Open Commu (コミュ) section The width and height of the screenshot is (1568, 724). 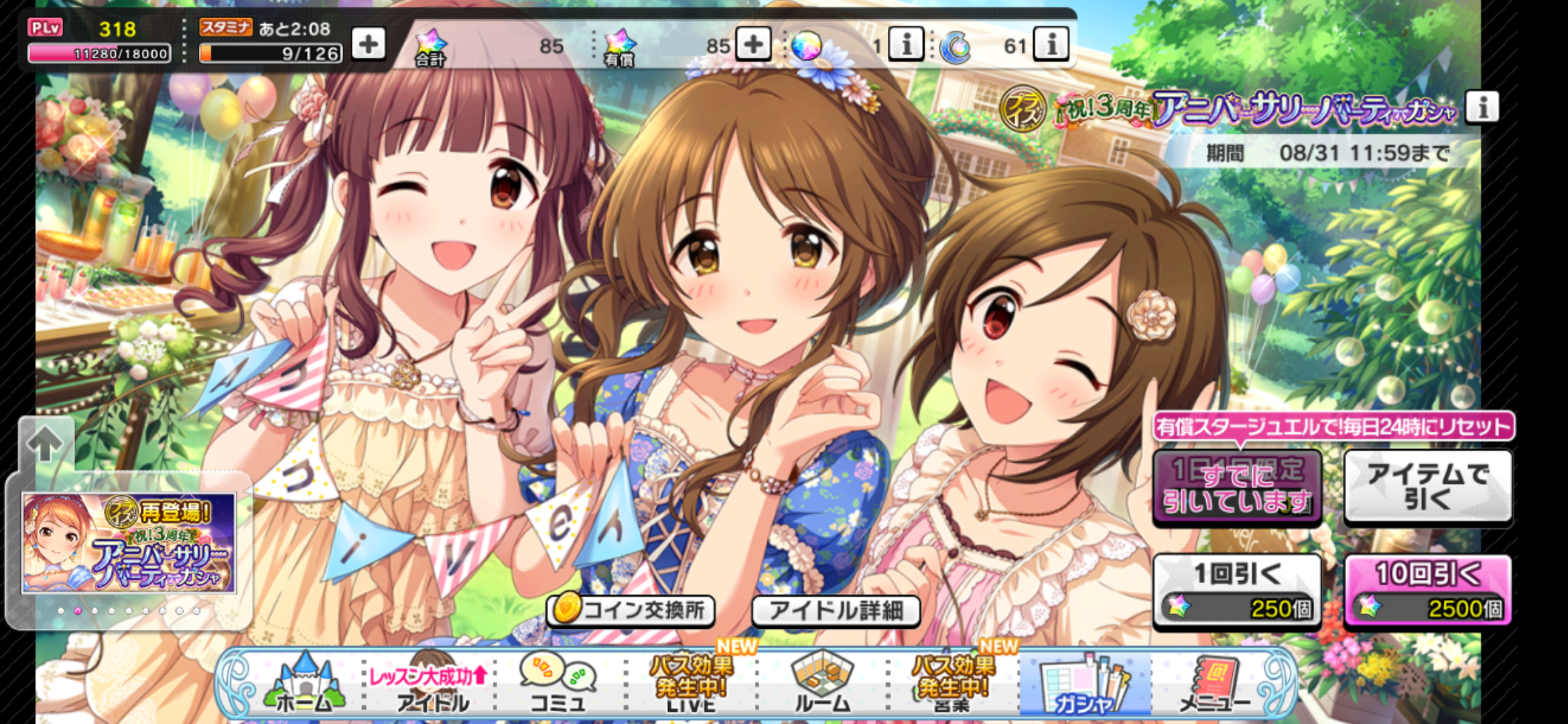pos(558,685)
